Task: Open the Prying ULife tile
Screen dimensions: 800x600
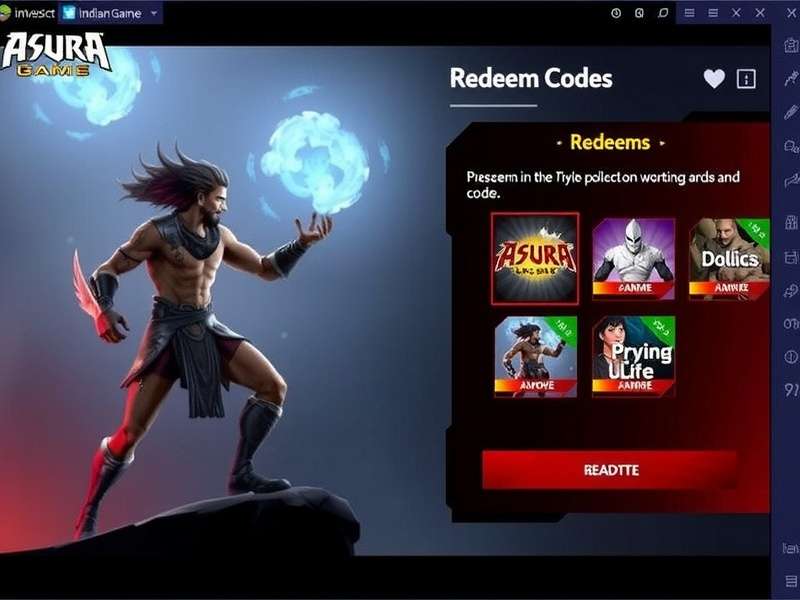Action: (x=633, y=356)
